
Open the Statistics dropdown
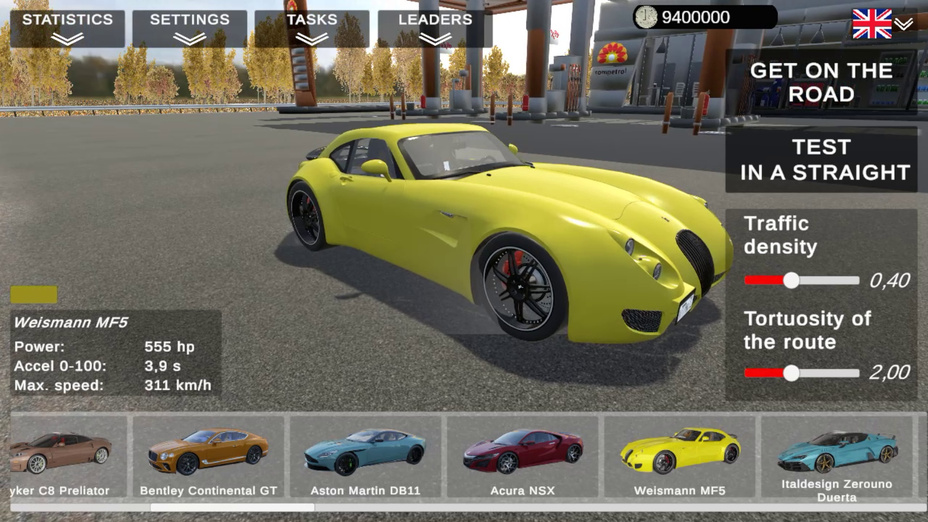point(67,28)
